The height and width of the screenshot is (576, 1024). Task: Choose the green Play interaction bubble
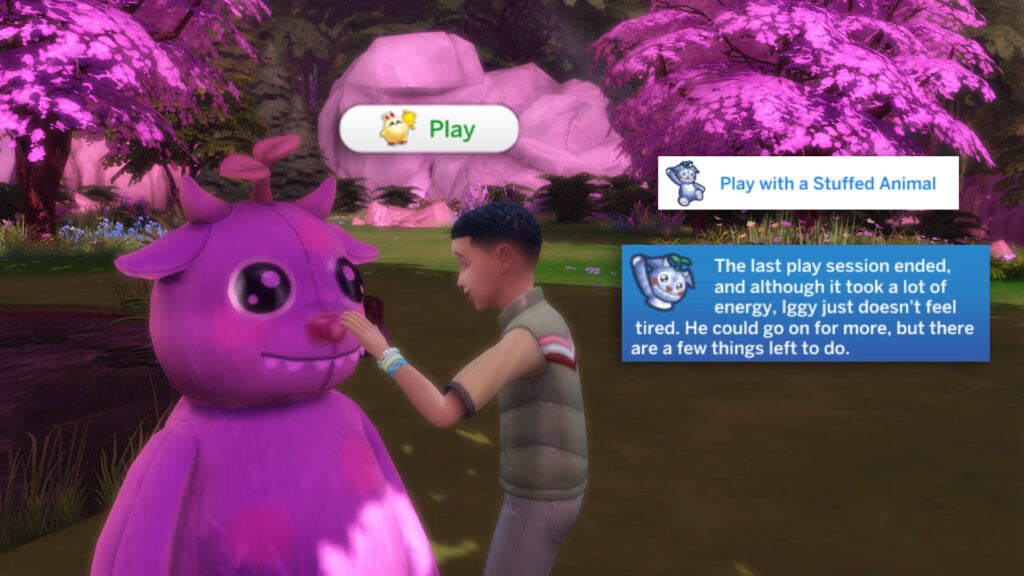click(429, 129)
